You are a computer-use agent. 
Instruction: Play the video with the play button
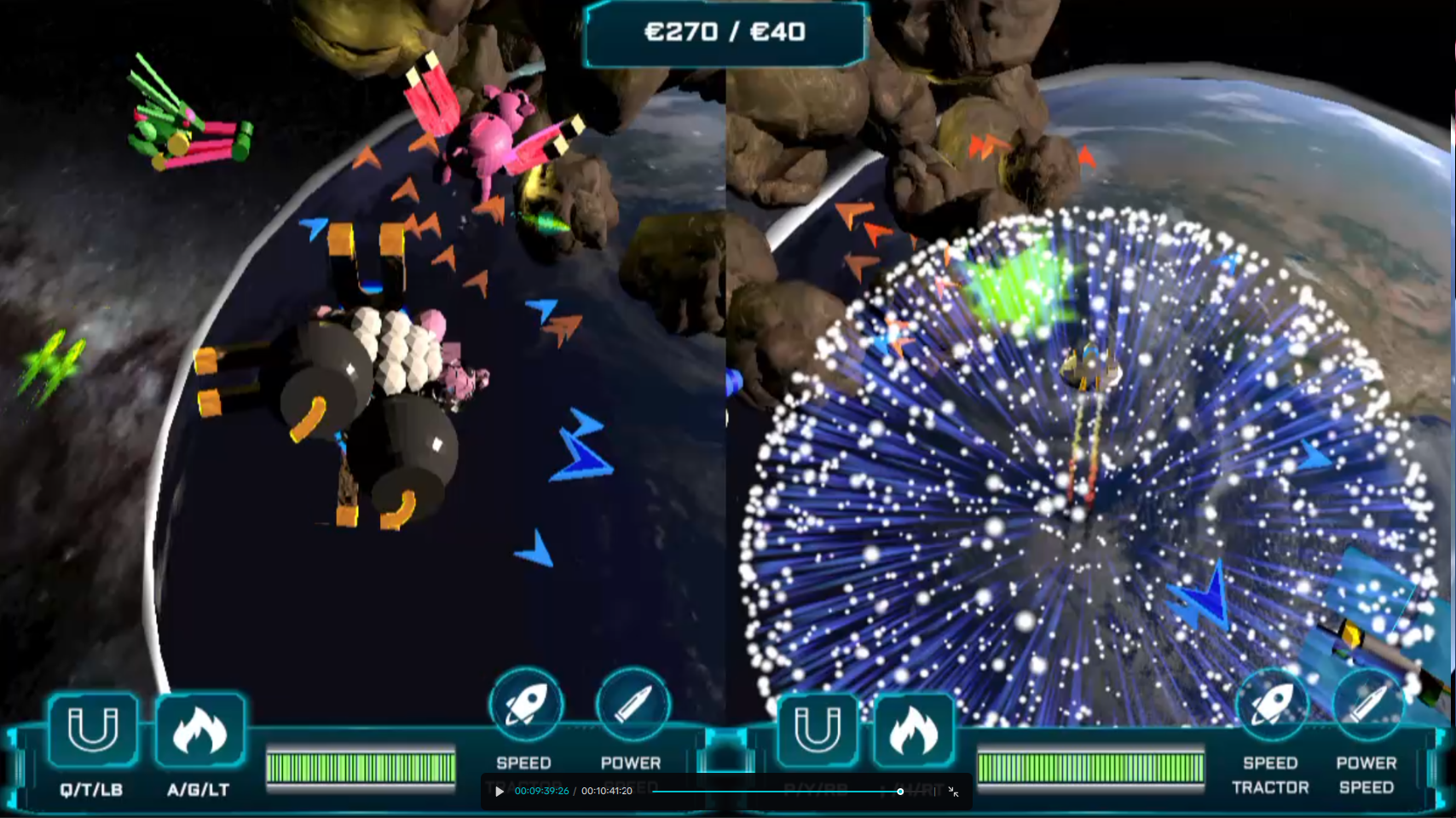[x=500, y=792]
